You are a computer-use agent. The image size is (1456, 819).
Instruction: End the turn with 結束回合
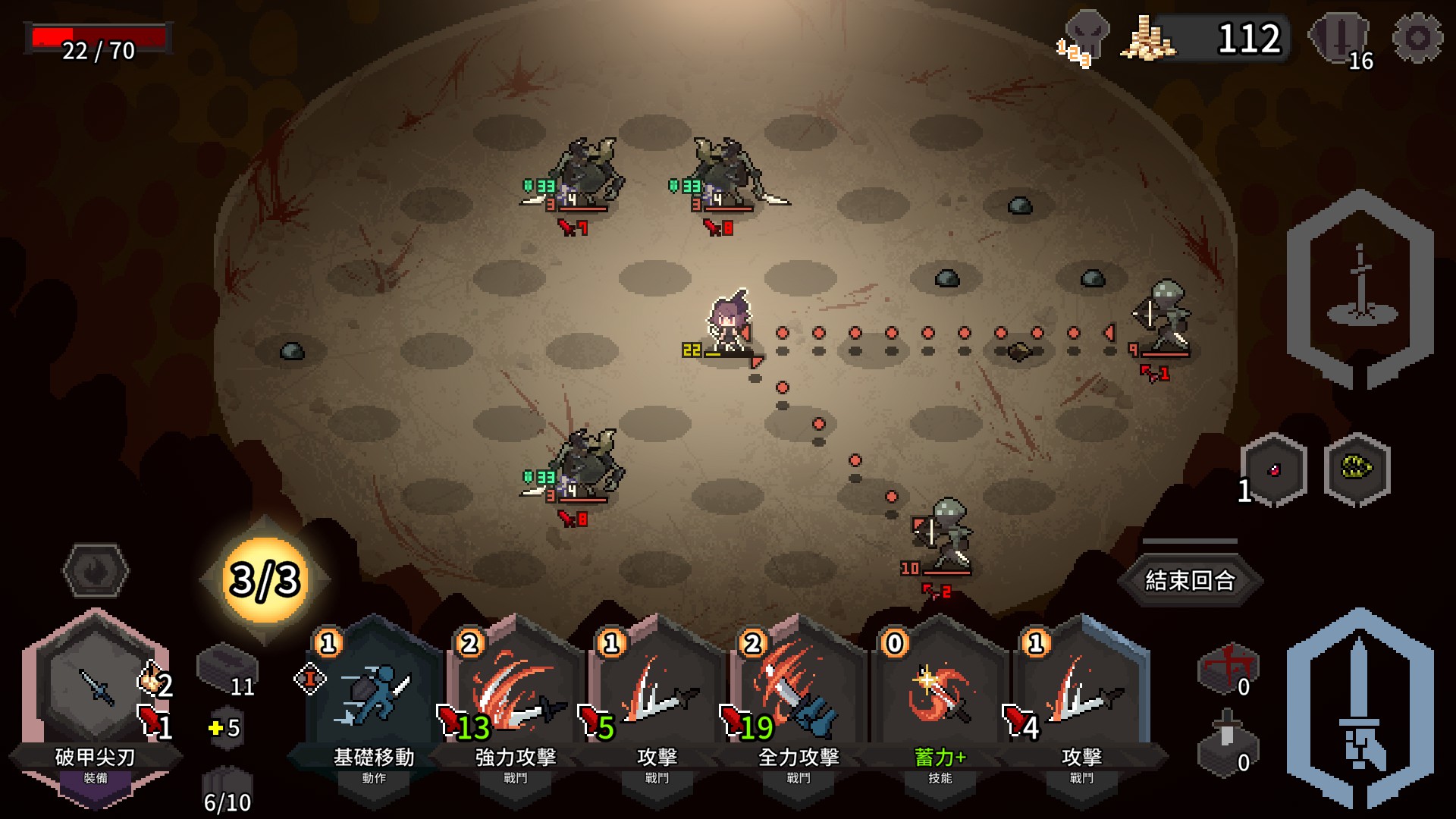pos(1190,580)
